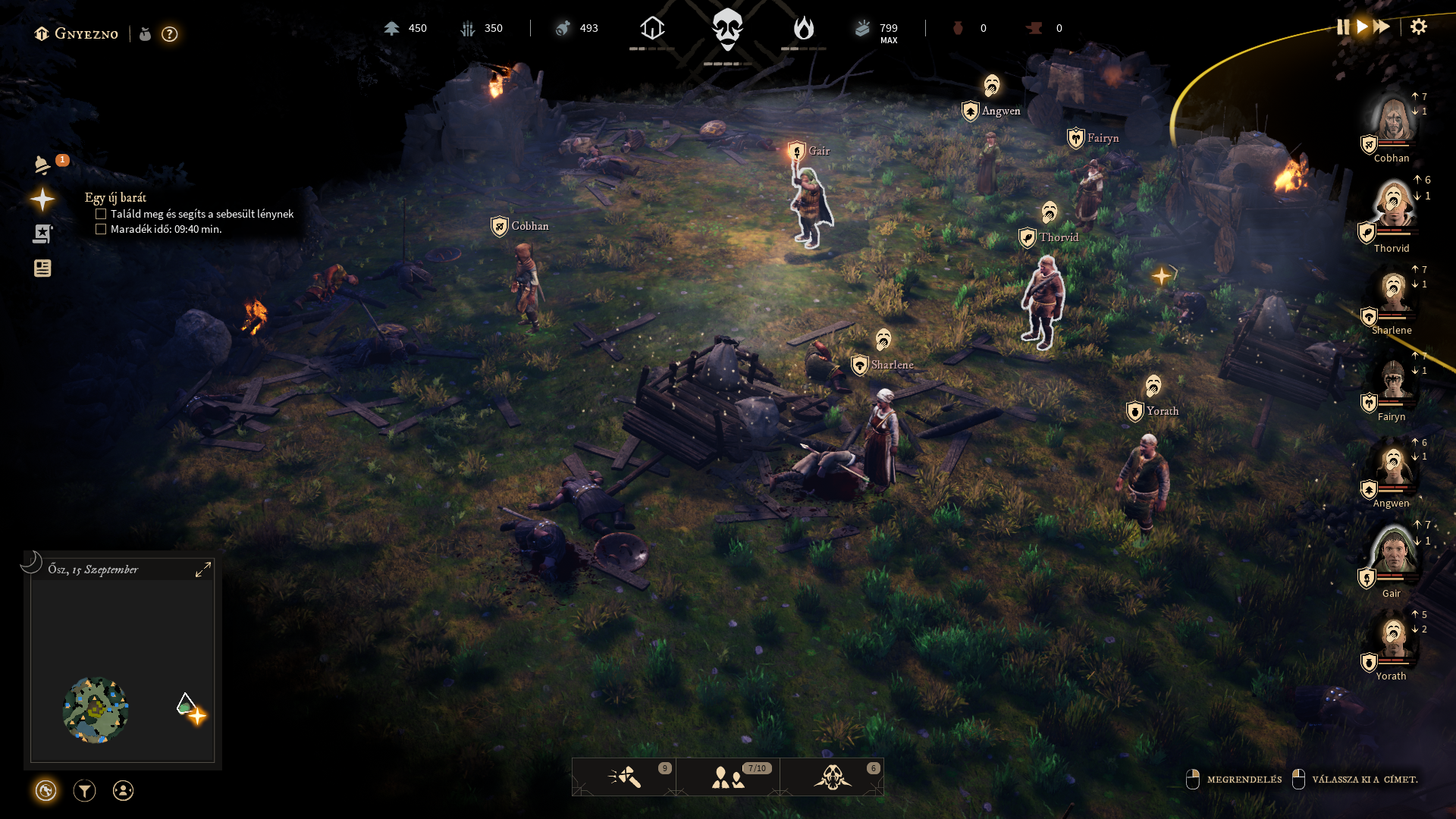The image size is (1456, 819).
Task: Pick Angwen's portrait from the list
Action: click(1393, 464)
